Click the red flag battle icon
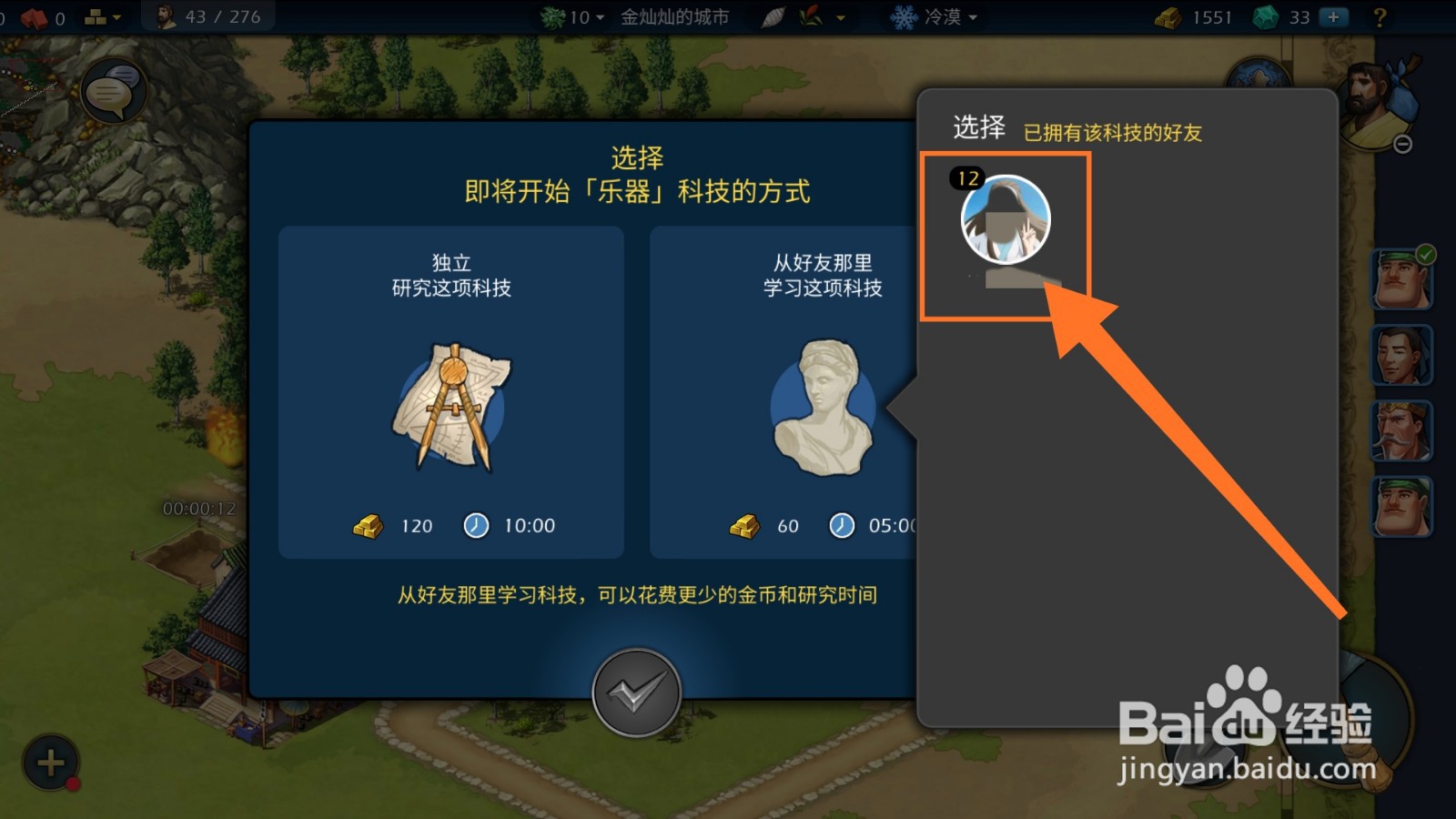1456x819 pixels. click(34, 15)
